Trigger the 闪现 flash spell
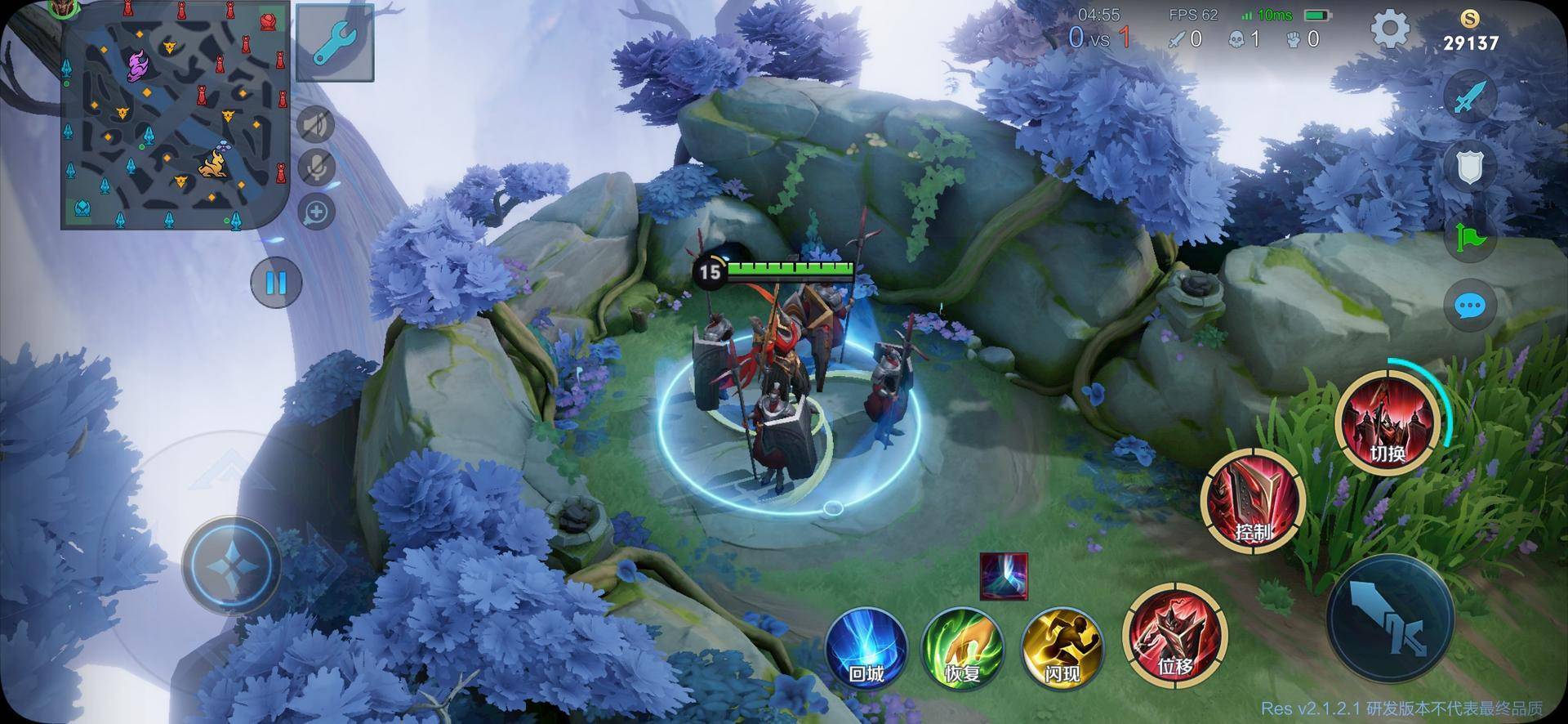 (1062, 647)
